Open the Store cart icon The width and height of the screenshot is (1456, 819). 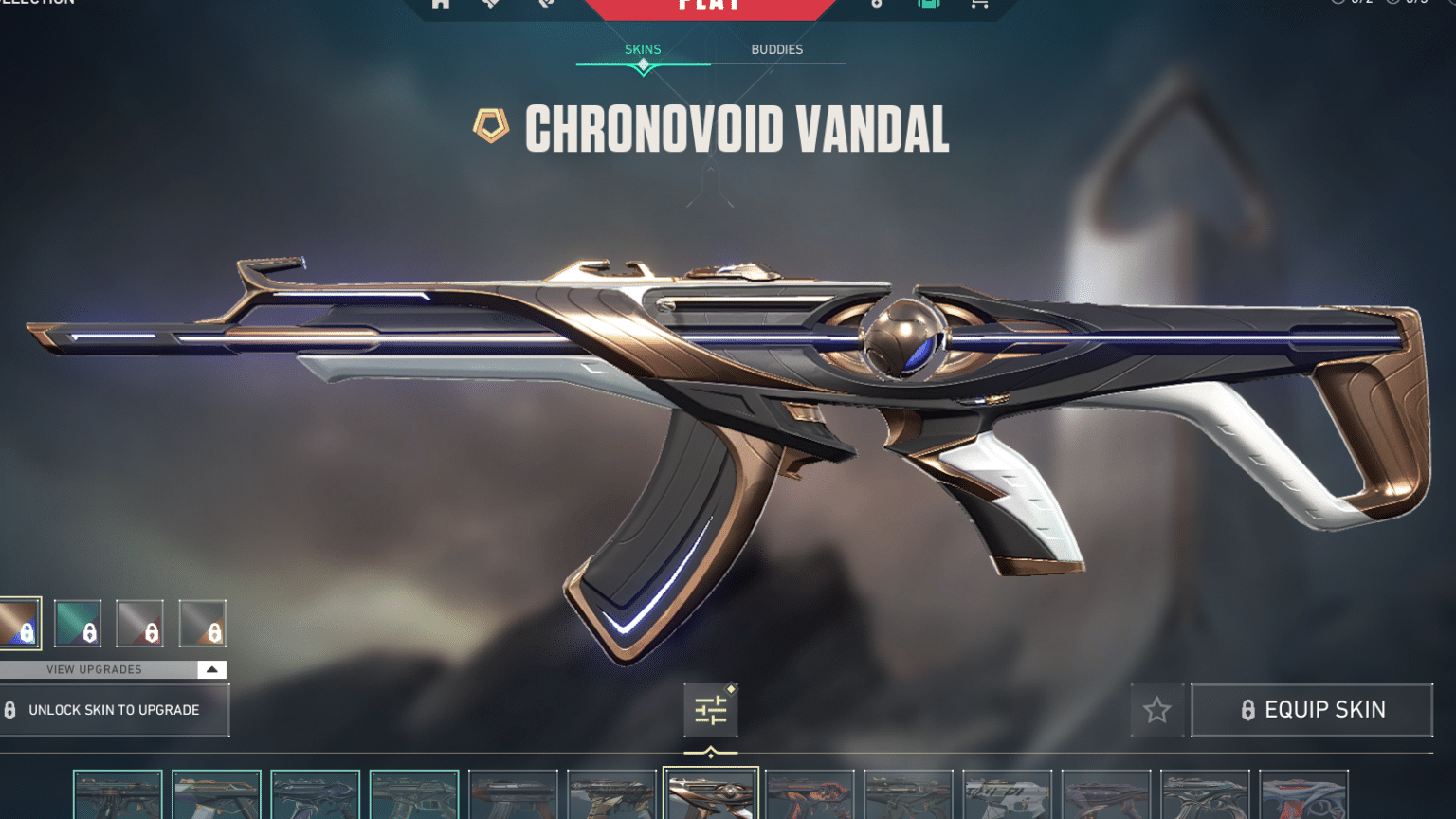978,5
